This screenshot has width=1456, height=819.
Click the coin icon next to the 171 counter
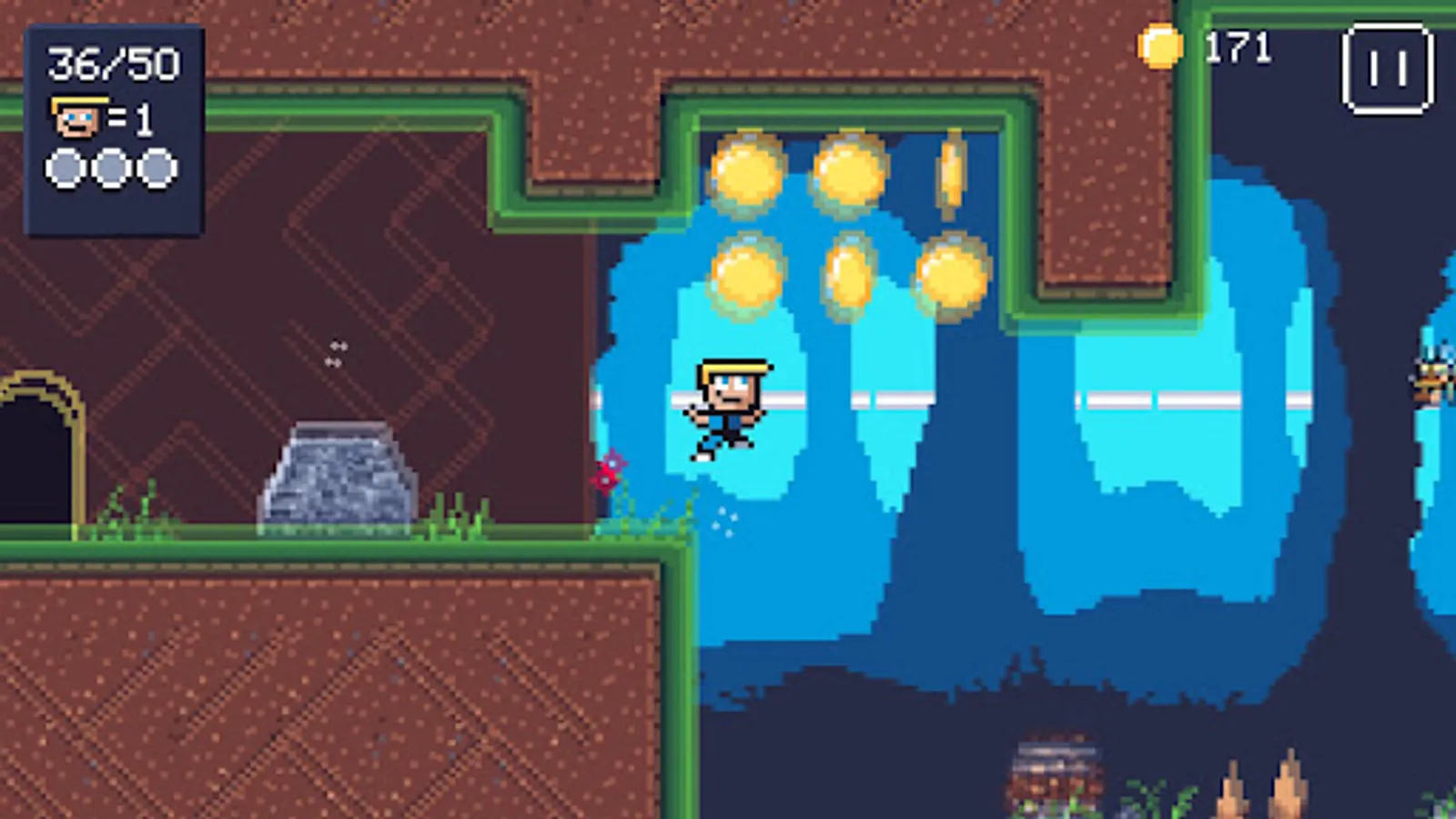1161,47
